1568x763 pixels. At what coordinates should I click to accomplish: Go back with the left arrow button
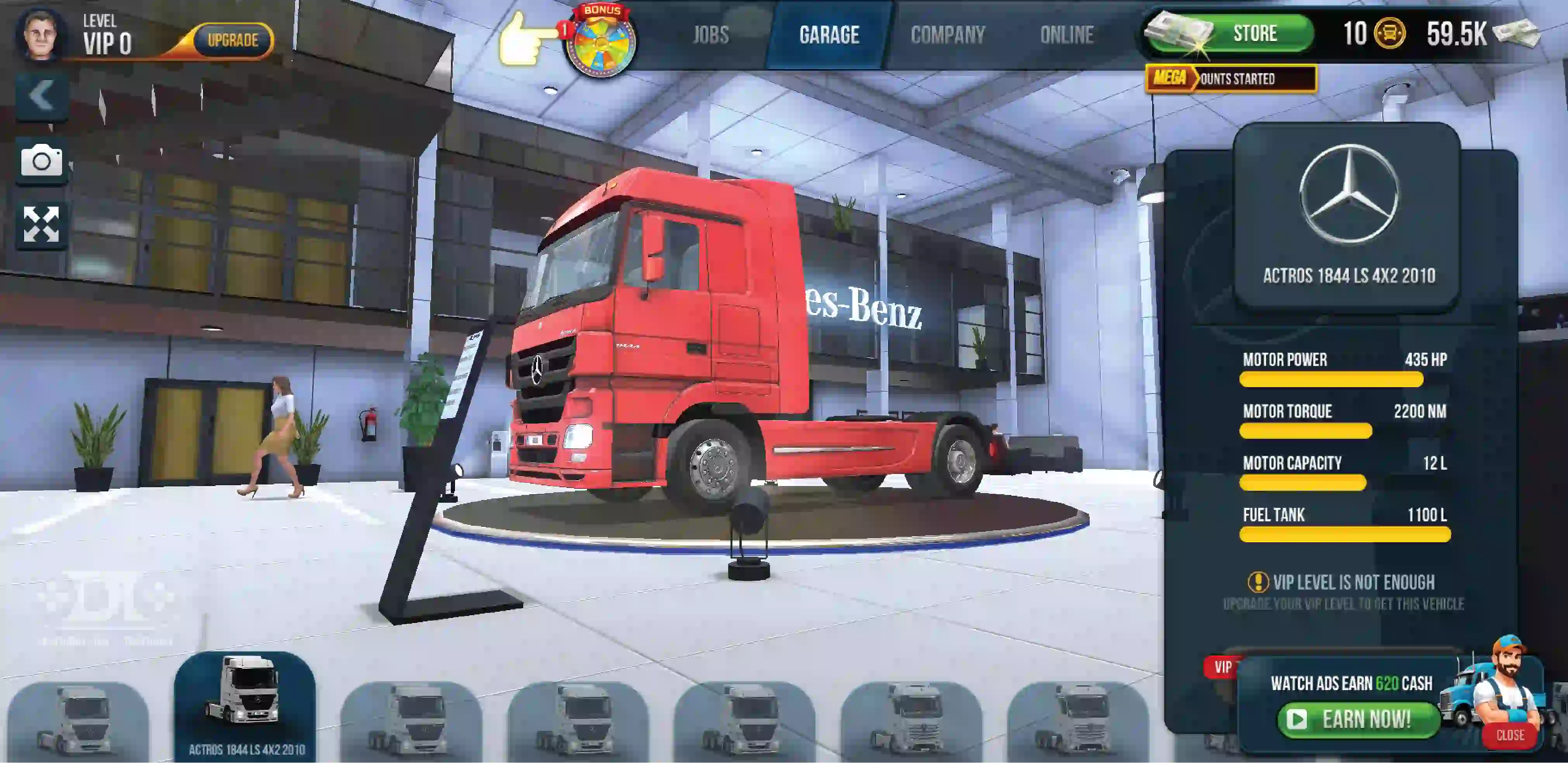tap(42, 95)
